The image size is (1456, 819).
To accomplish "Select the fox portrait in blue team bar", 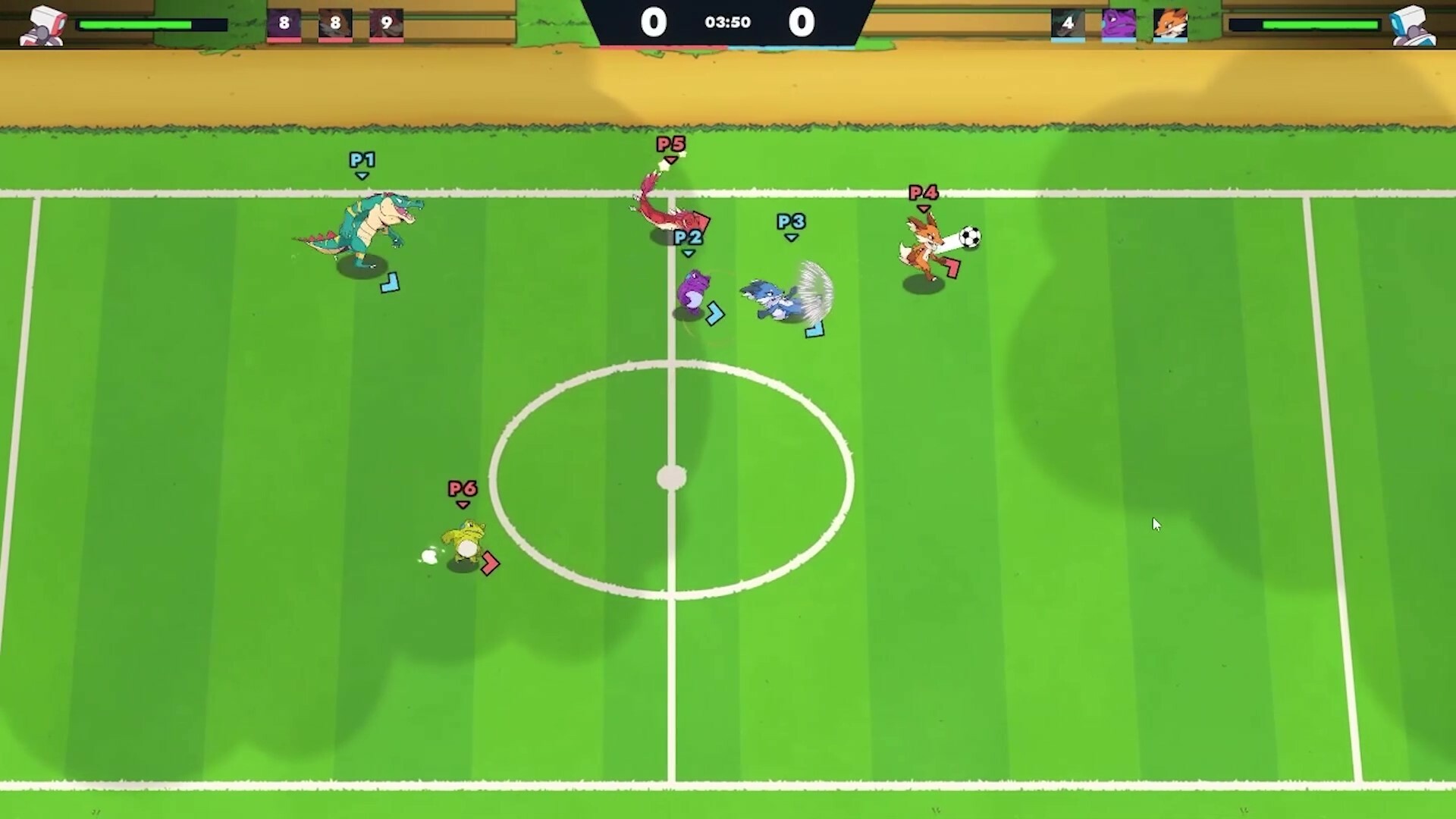I will pyautogui.click(x=1170, y=24).
